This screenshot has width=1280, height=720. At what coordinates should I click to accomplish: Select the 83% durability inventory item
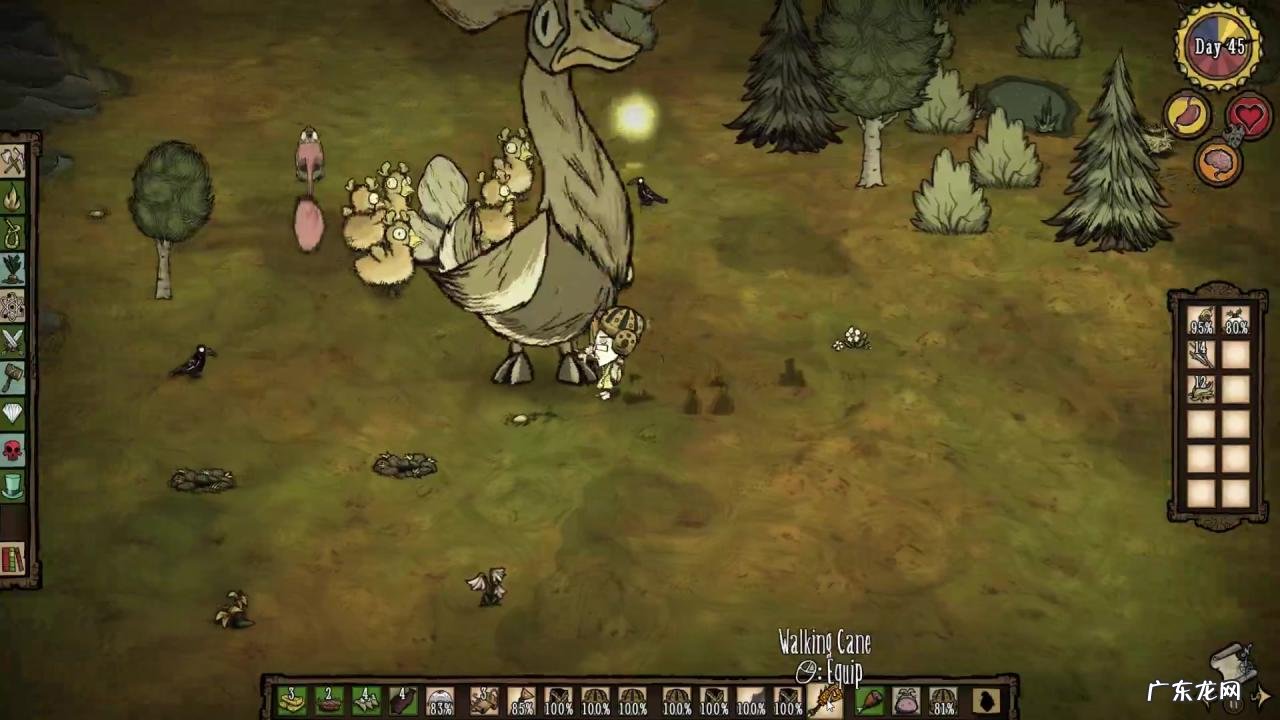click(440, 701)
